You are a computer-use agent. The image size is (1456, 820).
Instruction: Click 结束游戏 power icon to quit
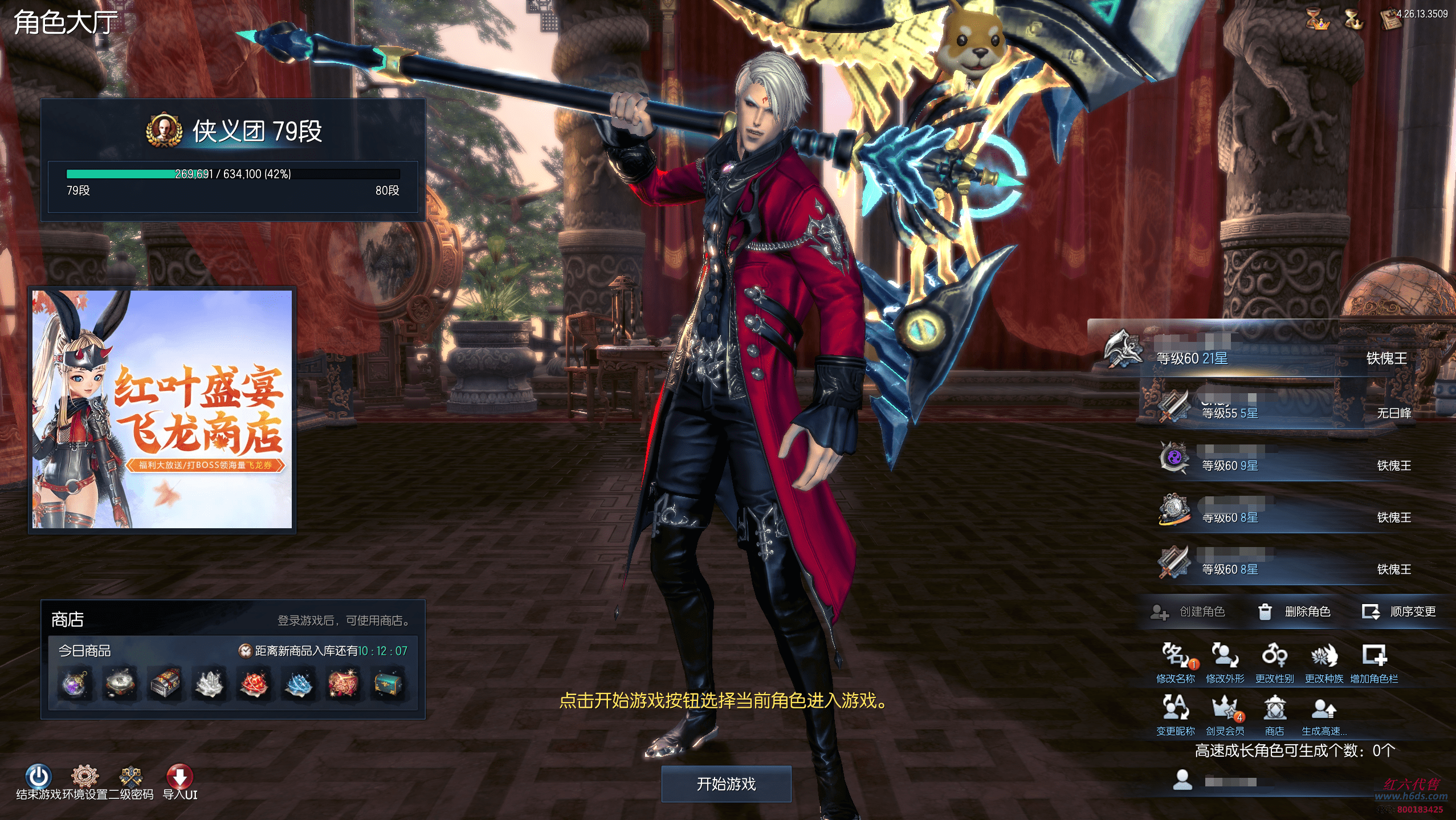point(38,778)
